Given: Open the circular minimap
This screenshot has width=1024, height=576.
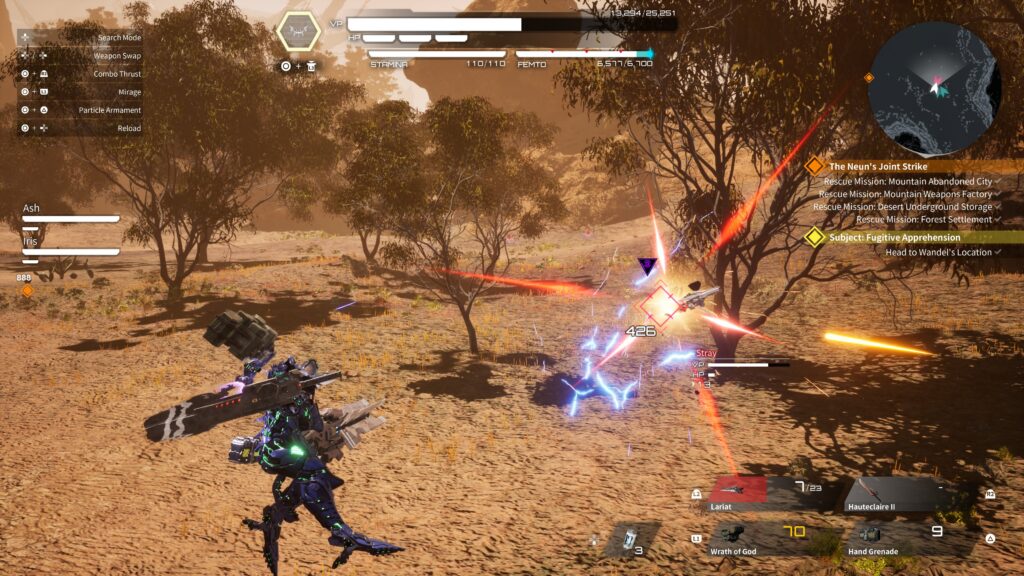Looking at the screenshot, I should (934, 87).
